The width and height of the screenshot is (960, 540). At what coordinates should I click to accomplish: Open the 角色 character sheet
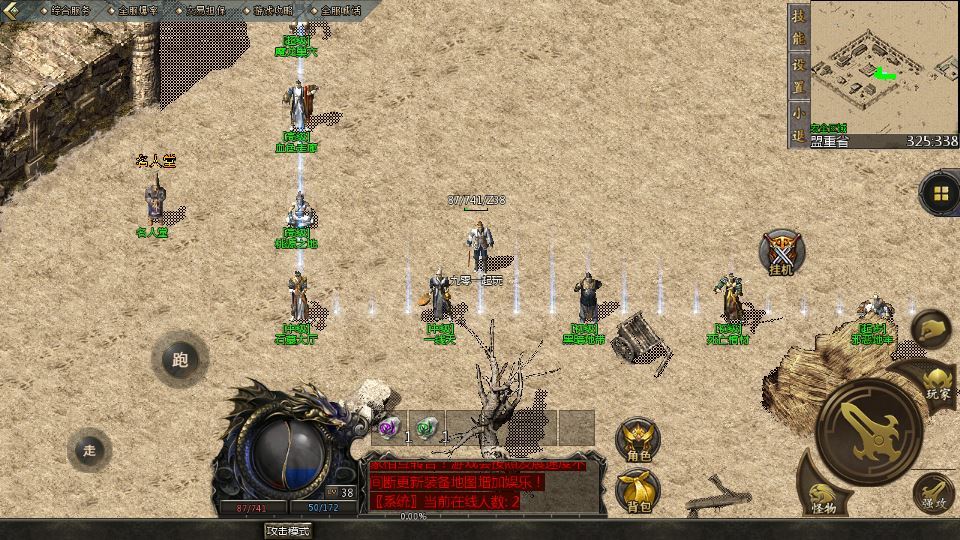pos(639,439)
